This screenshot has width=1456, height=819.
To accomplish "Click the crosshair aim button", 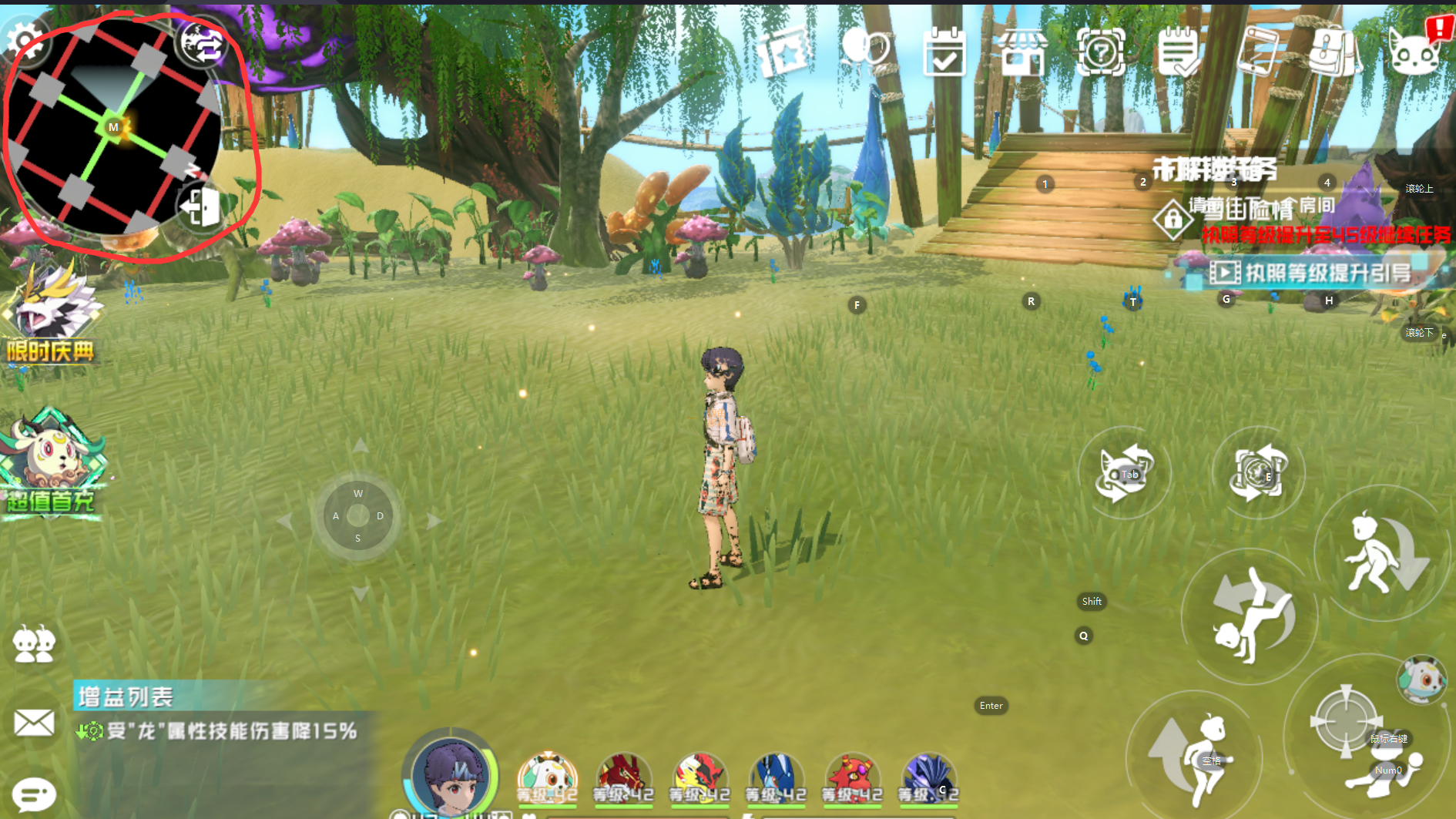I will [1345, 722].
